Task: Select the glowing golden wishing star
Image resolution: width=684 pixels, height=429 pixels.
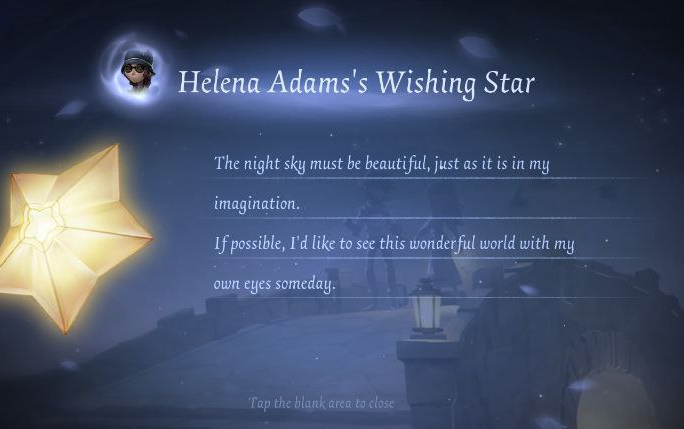Action: coord(66,235)
